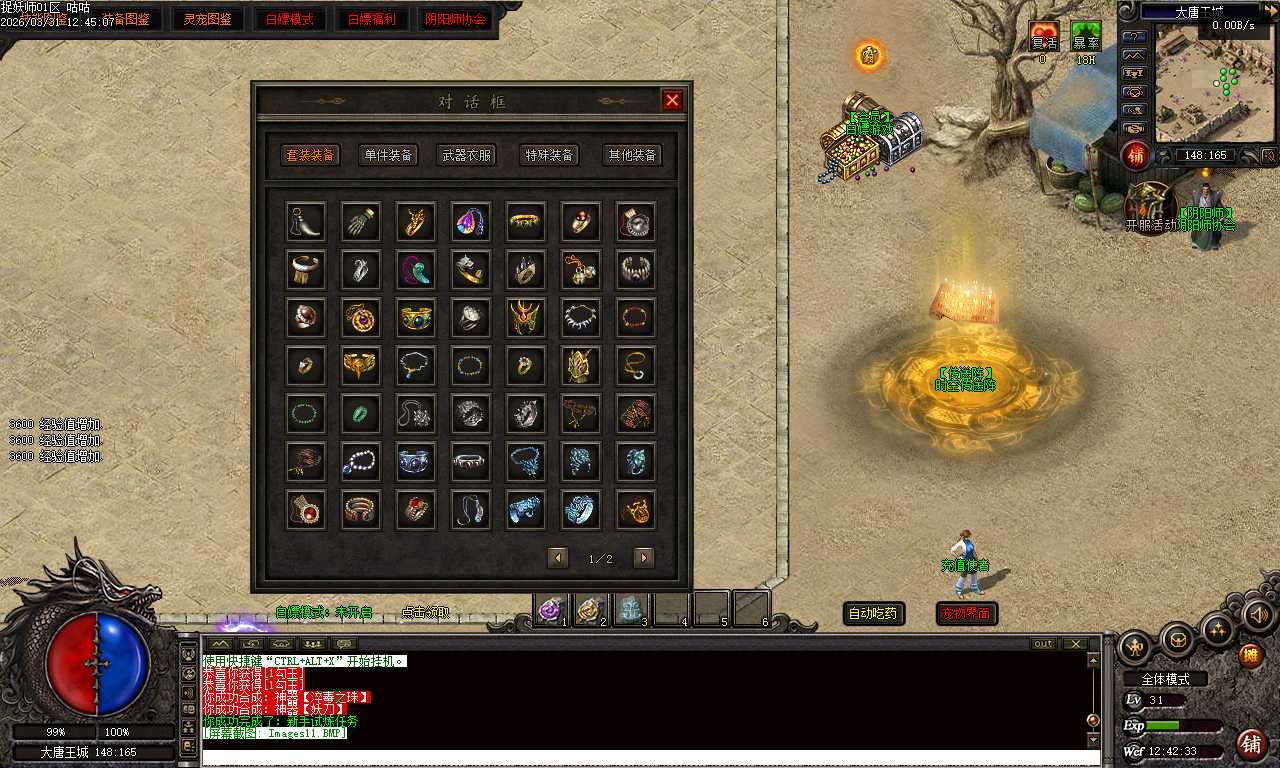Viewport: 1280px width, 768px height.
Task: Open the 宠物界面 pet panel
Action: pyautogui.click(x=966, y=614)
